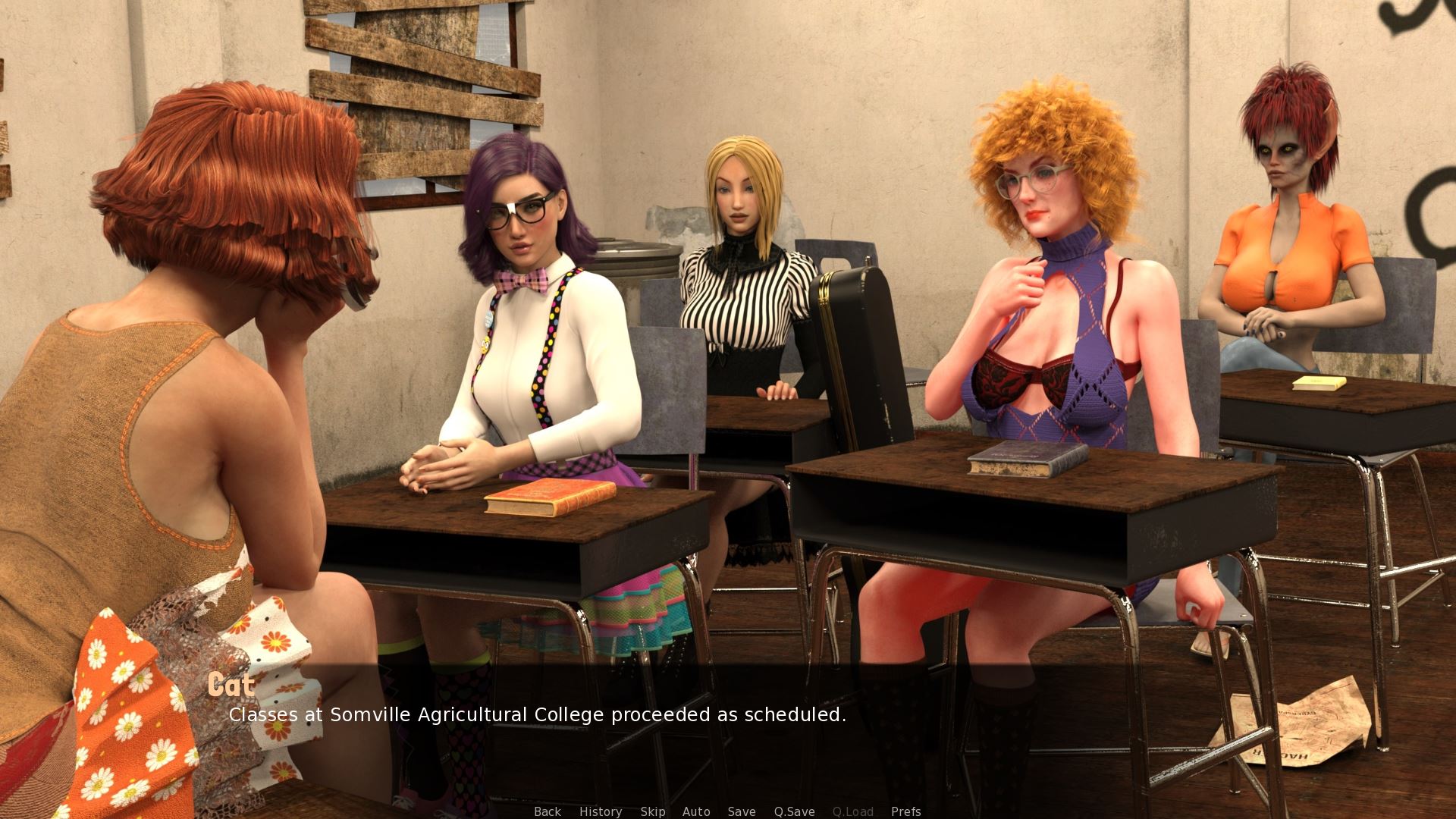Open the dialogue History log
The height and width of the screenshot is (819, 1456).
point(601,811)
